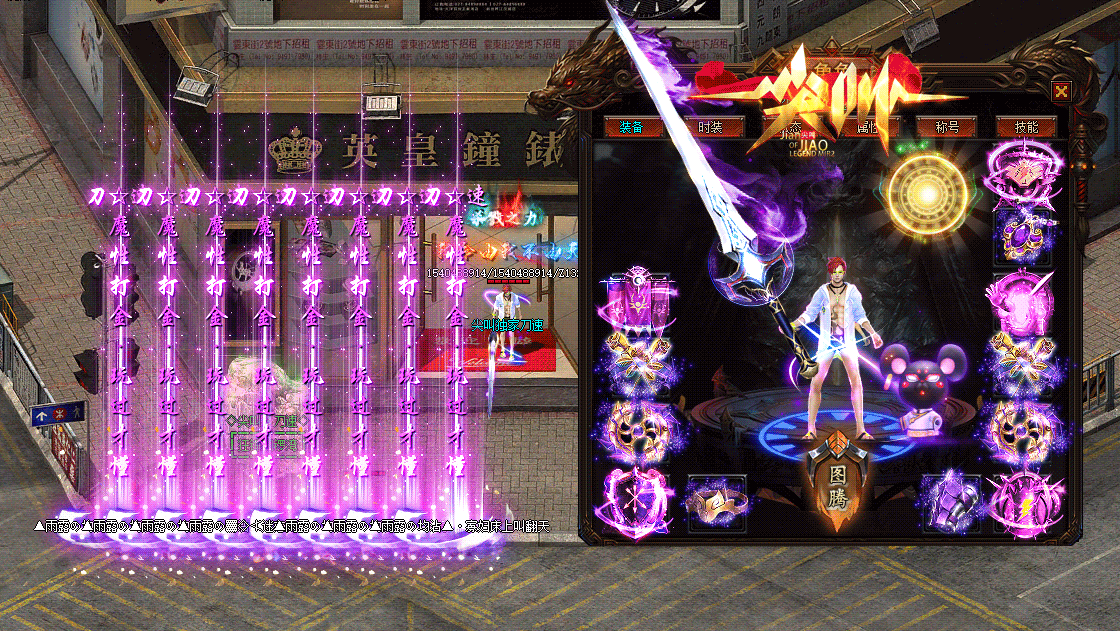Switch to the 属性 attributes tab
This screenshot has height=631, width=1120.
coord(868,127)
